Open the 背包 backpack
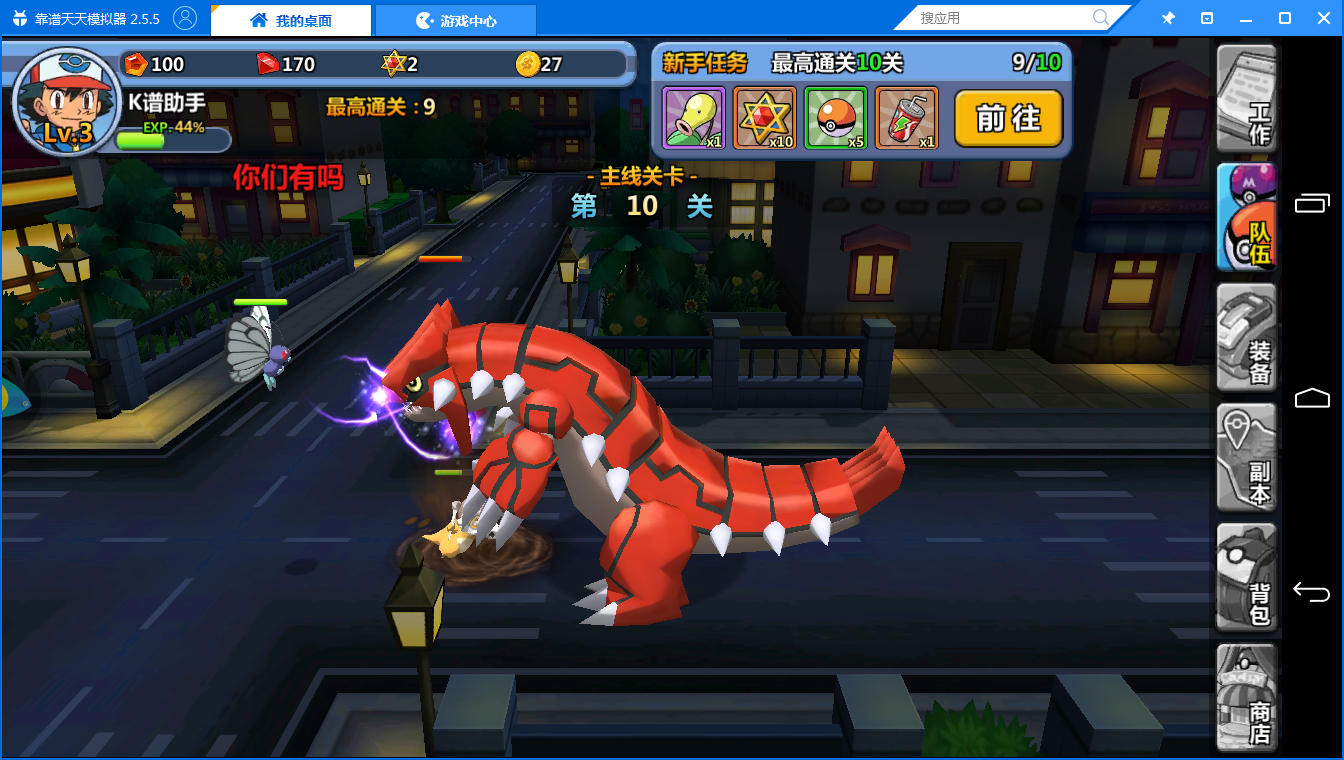The image size is (1344, 760). pos(1246,578)
